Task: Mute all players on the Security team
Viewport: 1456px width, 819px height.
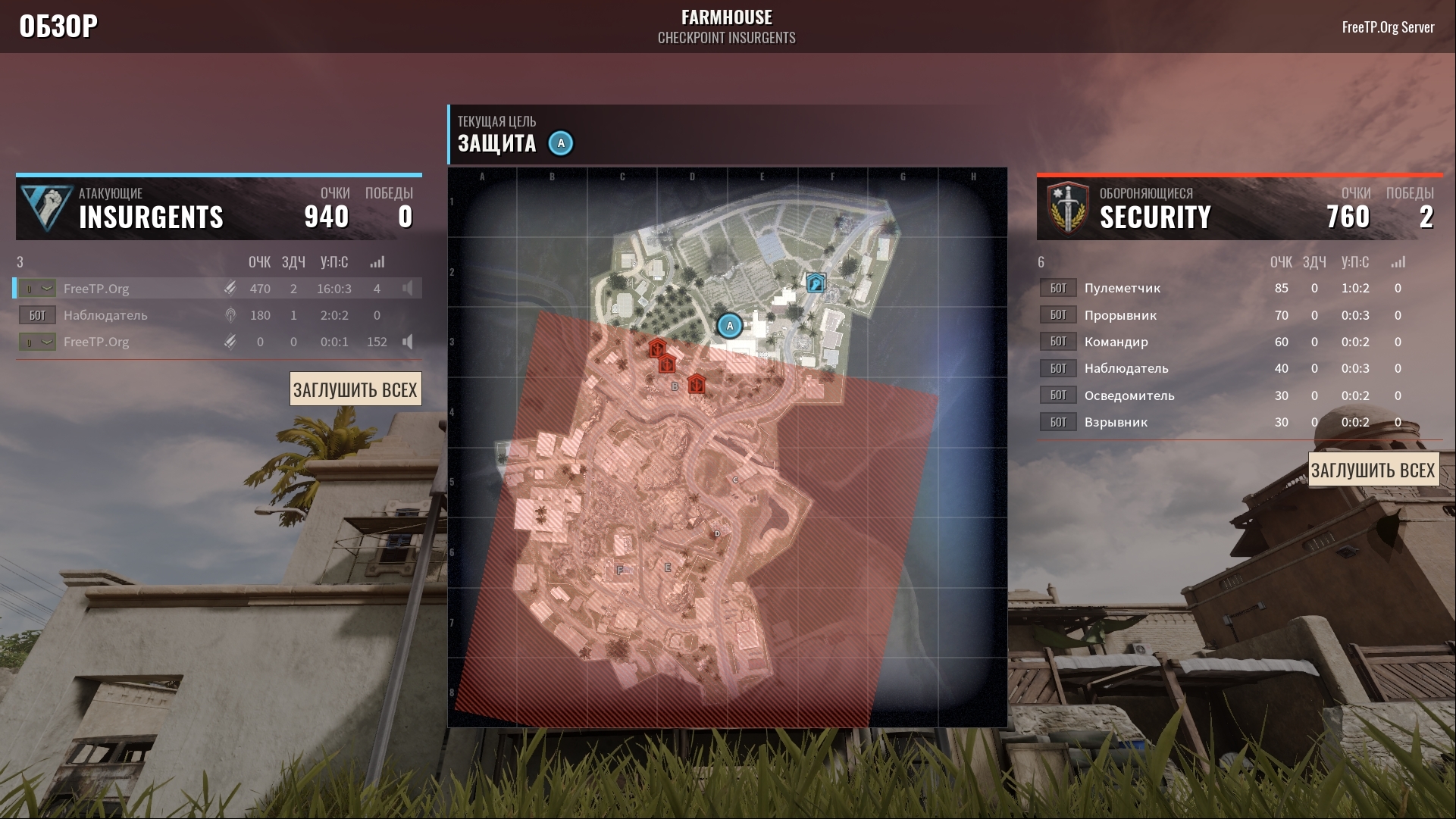Action: [x=1373, y=470]
